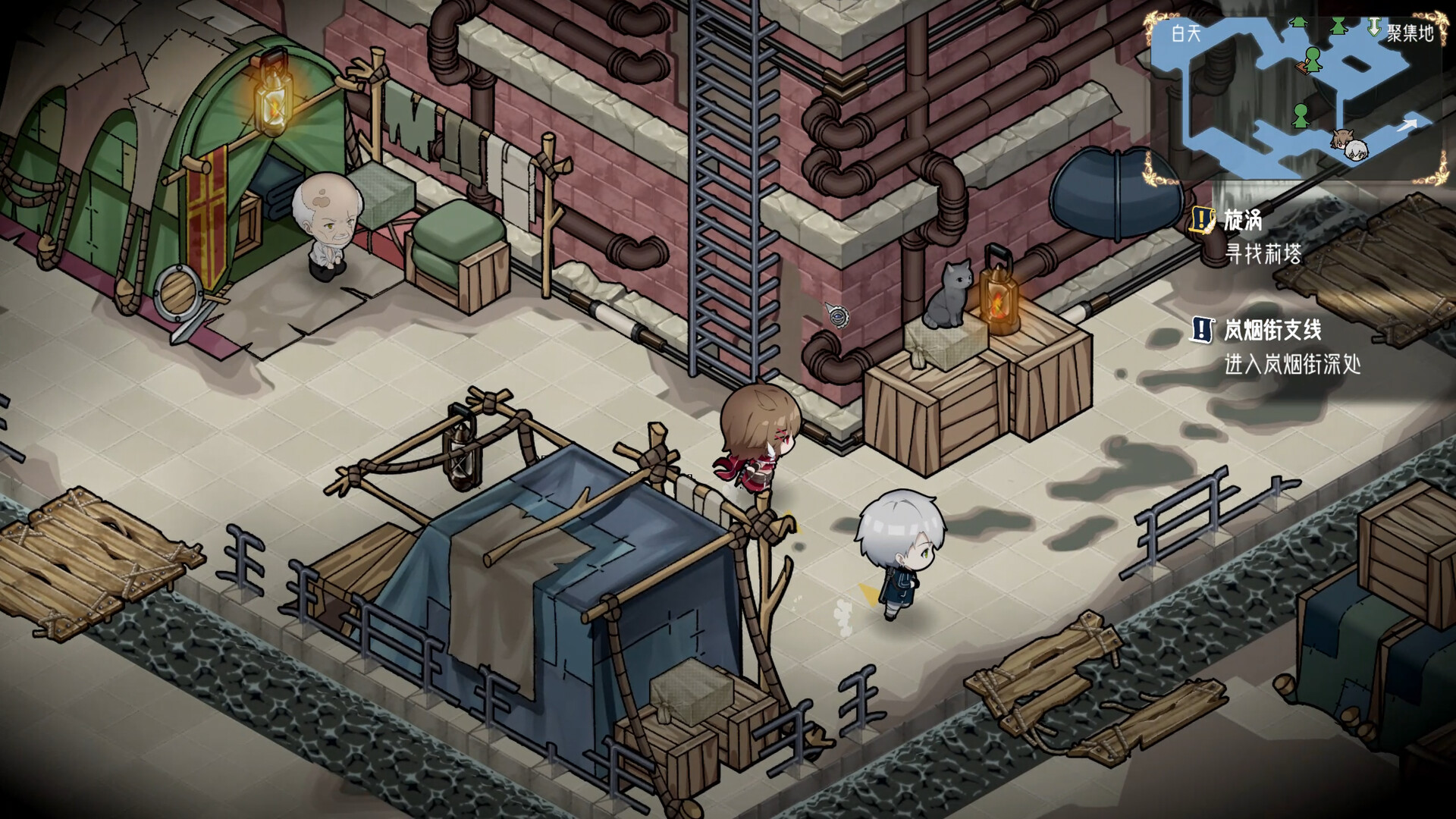Click the green down-arrow entrance marker near 聚集地
The width and height of the screenshot is (1456, 819).
click(1373, 27)
